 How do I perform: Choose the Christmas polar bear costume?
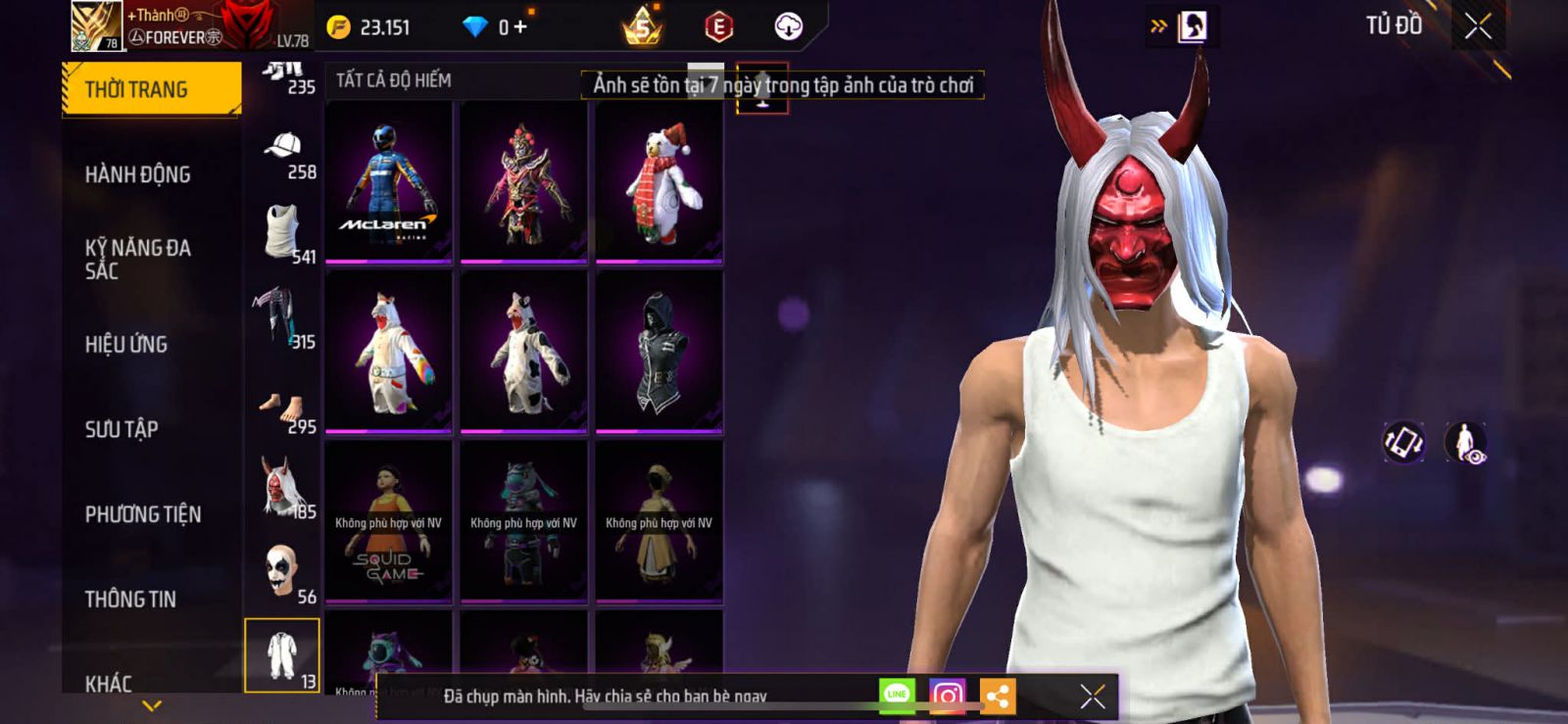coord(660,182)
